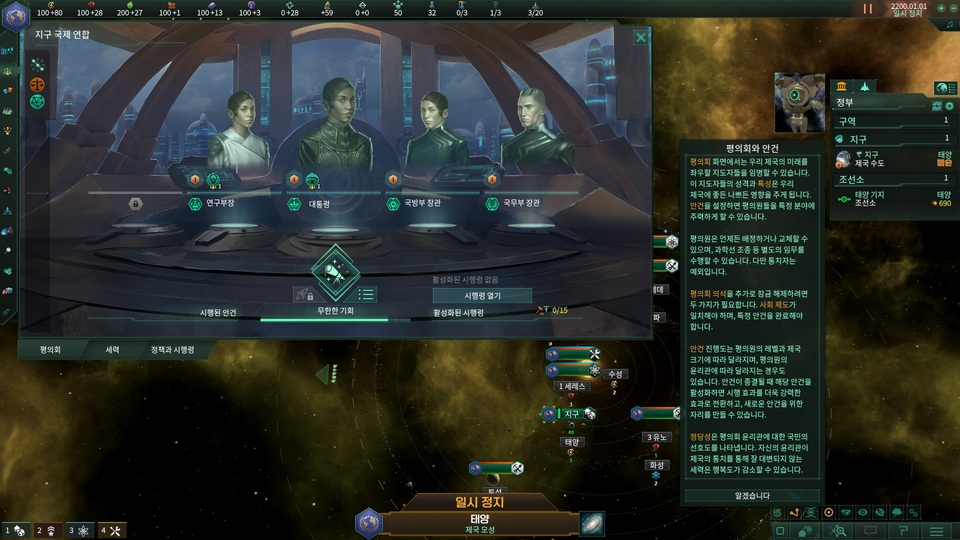The width and height of the screenshot is (960, 540).
Task: Open the galaxy map button
Action: 591,523
